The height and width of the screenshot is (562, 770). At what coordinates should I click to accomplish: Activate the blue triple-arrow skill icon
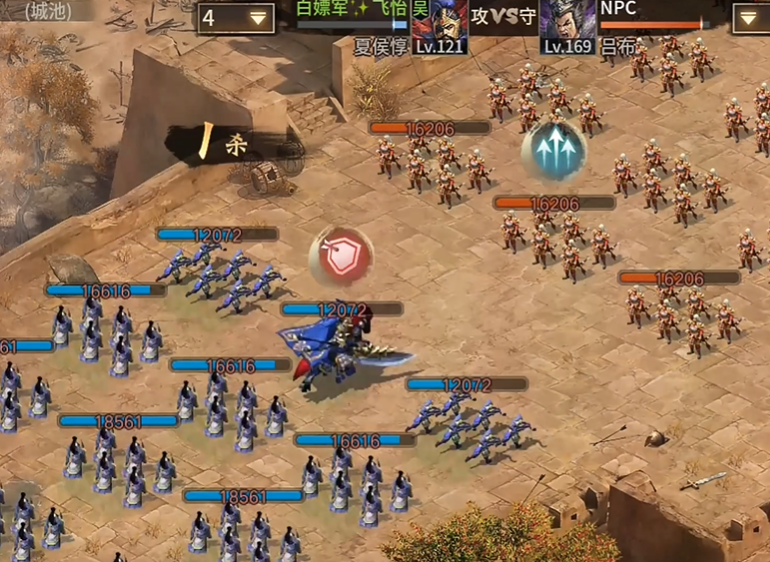tap(553, 151)
